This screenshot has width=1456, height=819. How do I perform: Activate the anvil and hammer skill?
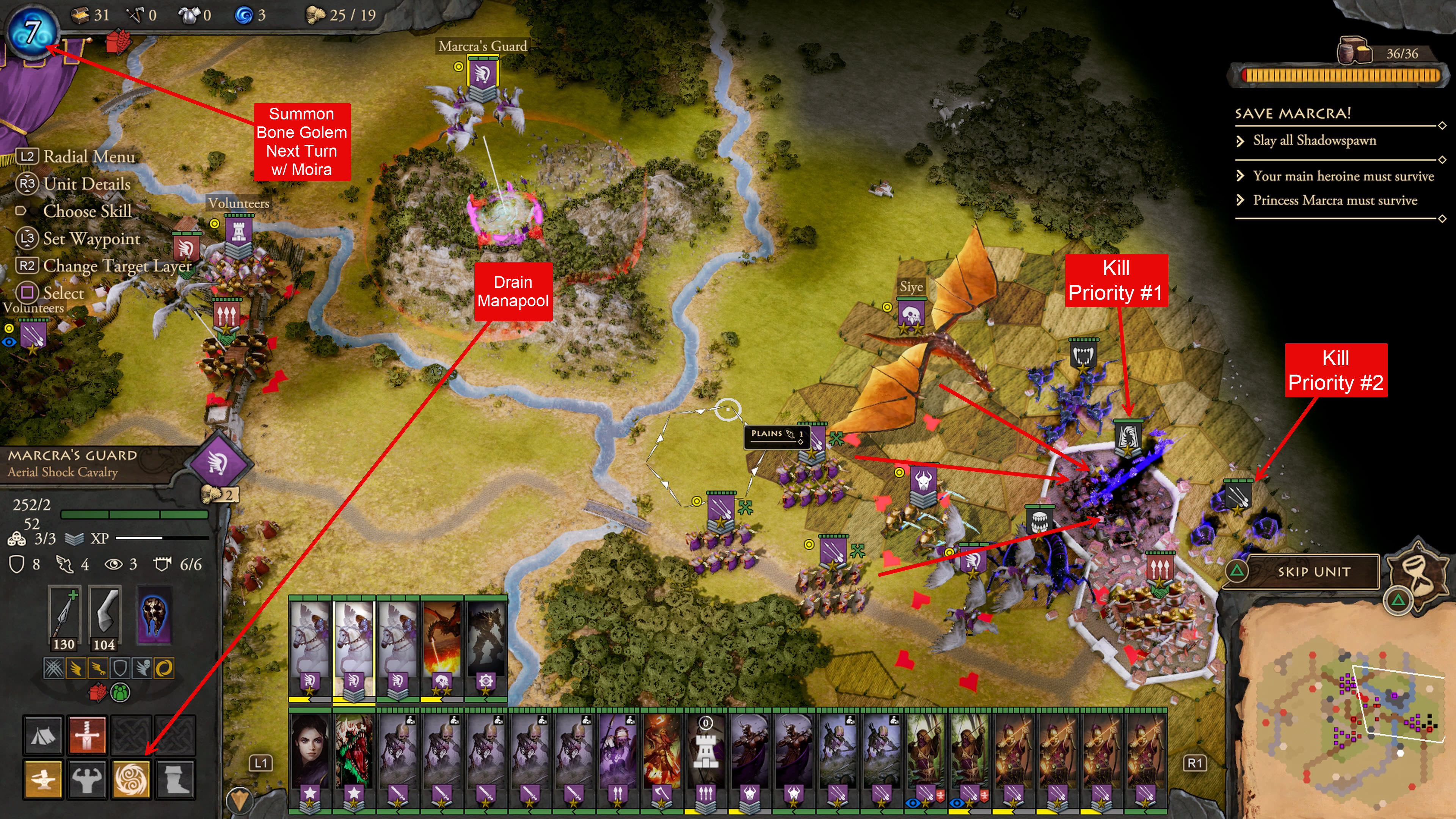pyautogui.click(x=43, y=780)
